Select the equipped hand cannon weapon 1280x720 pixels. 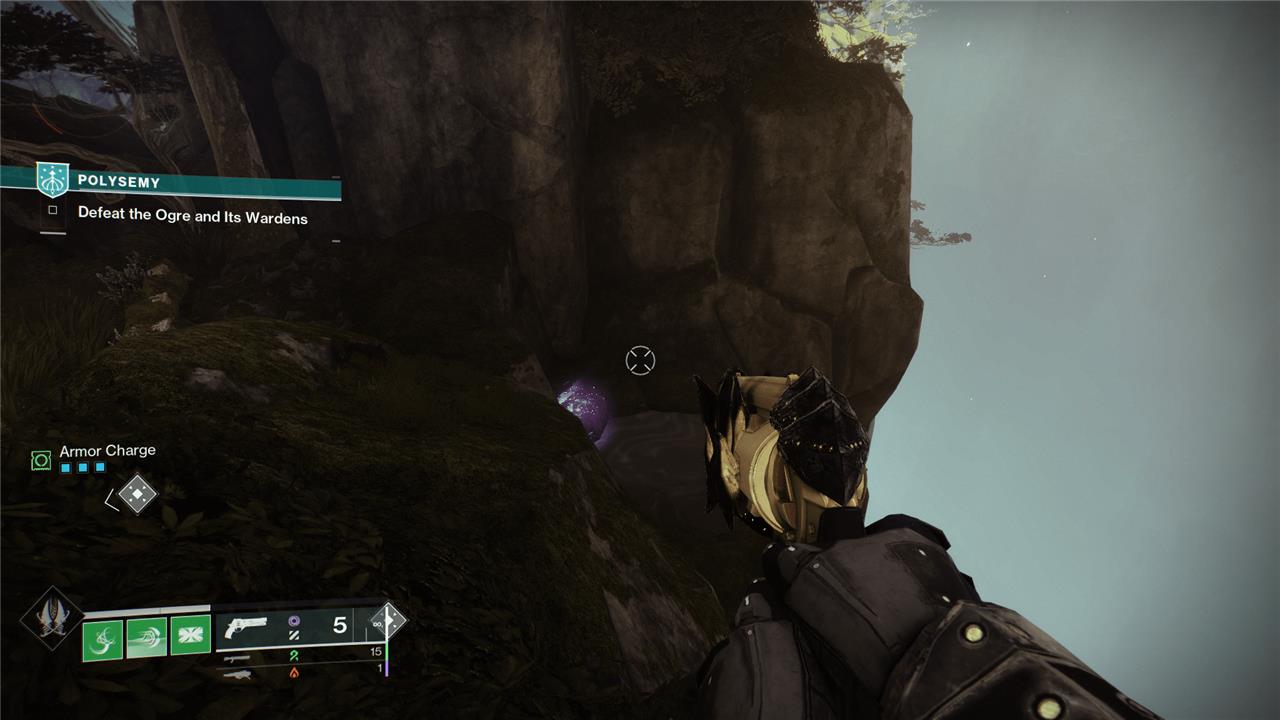tap(245, 626)
